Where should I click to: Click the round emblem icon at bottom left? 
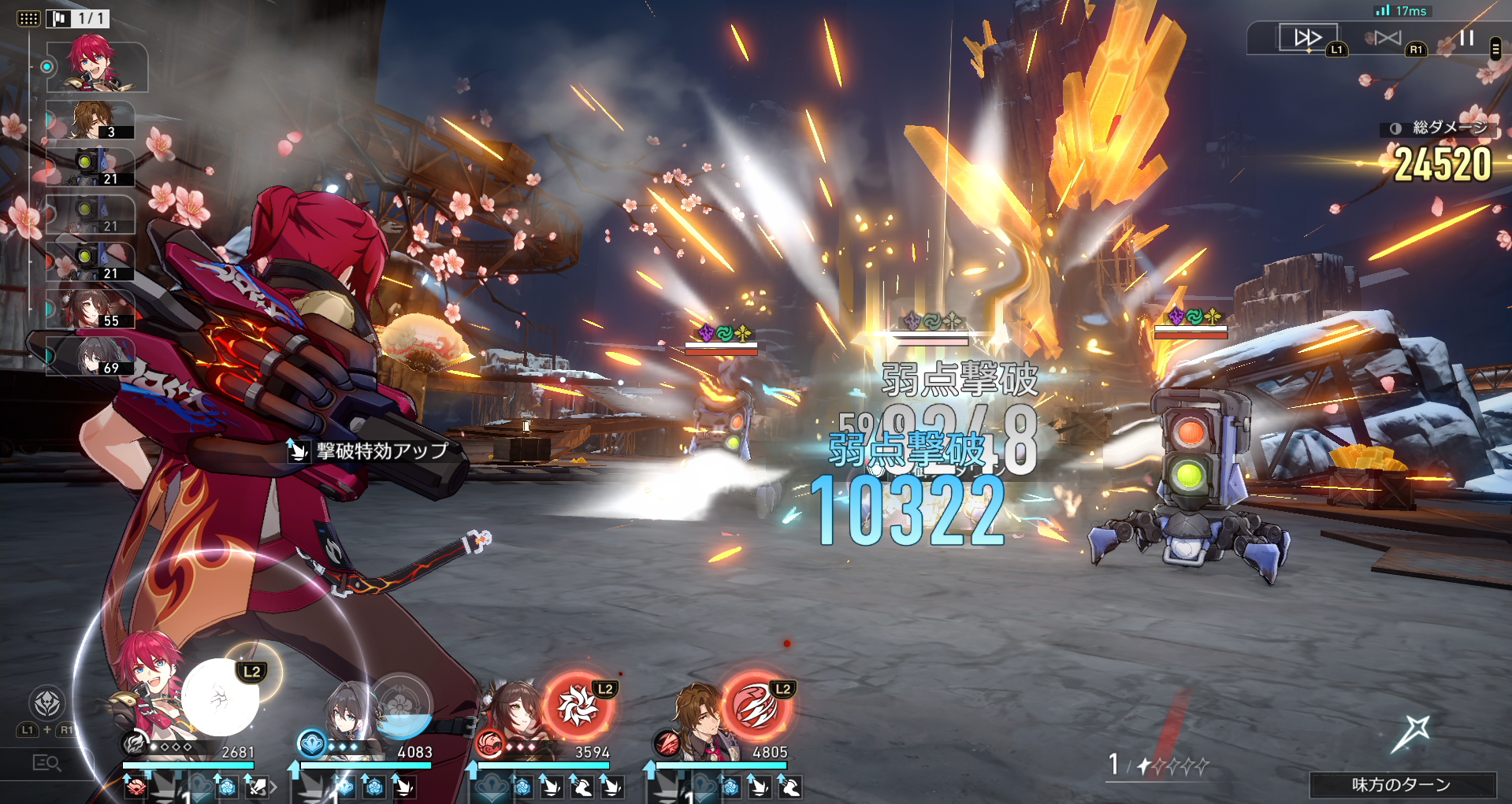click(46, 702)
